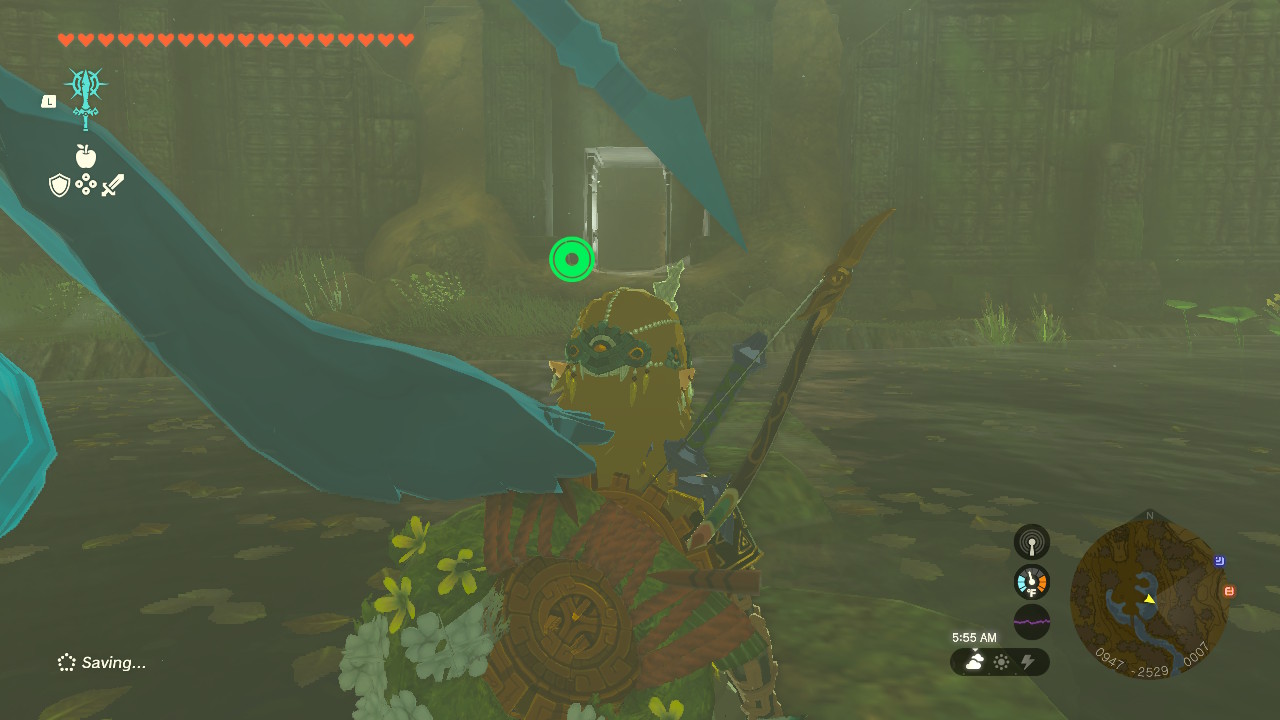Click the L button prompt icon
This screenshot has width=1280, height=720.
tap(47, 100)
